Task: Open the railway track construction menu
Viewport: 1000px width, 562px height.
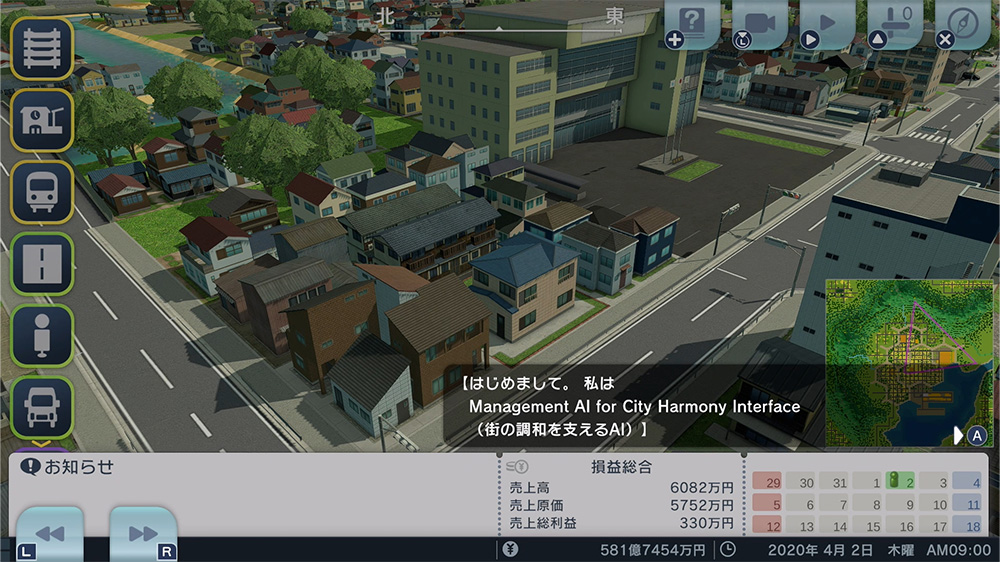Action: click(x=42, y=49)
